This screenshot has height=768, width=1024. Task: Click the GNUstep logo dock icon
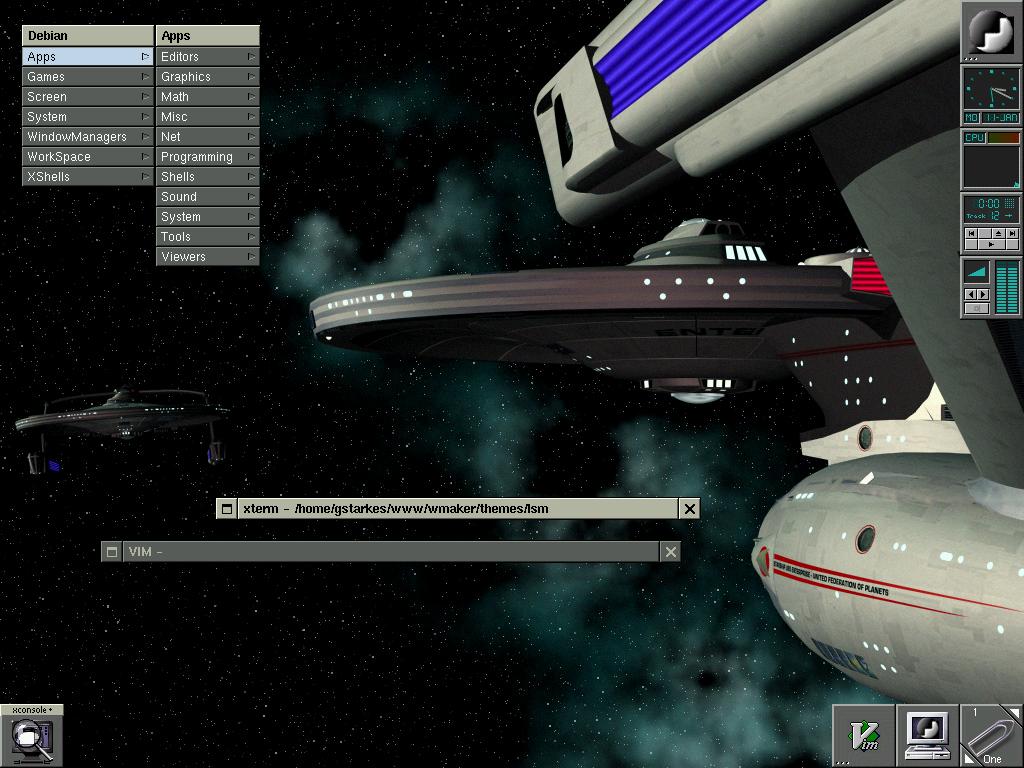[x=991, y=32]
